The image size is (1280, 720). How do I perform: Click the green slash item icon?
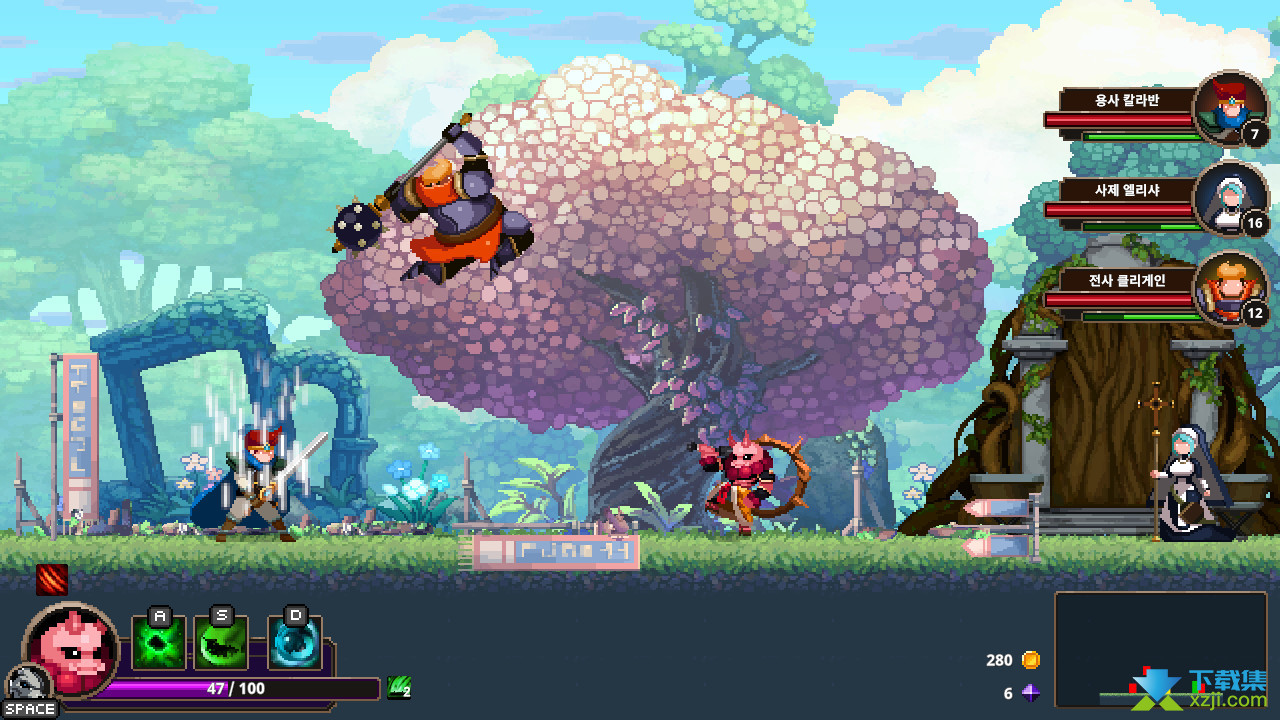tap(399, 687)
